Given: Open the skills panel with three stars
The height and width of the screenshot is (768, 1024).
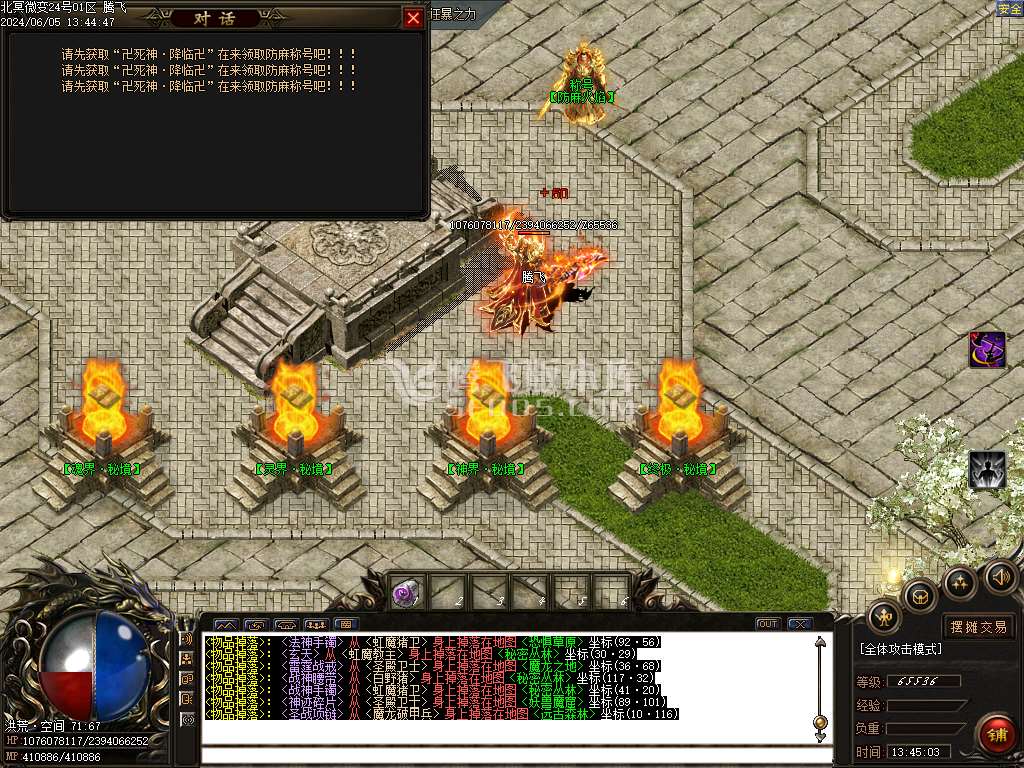Looking at the screenshot, I should pyautogui.click(x=959, y=583).
